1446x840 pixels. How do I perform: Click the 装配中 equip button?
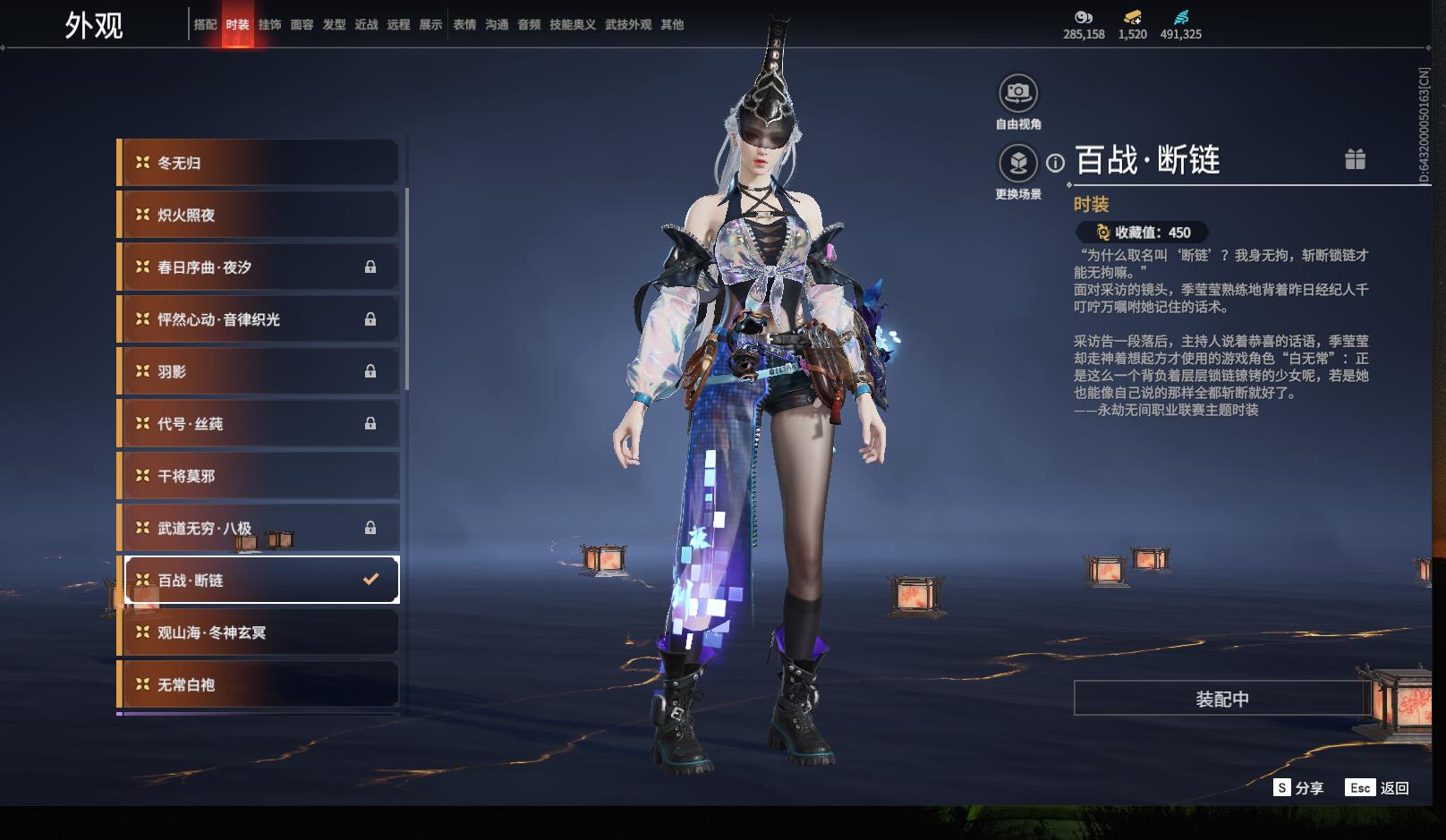(x=1221, y=699)
